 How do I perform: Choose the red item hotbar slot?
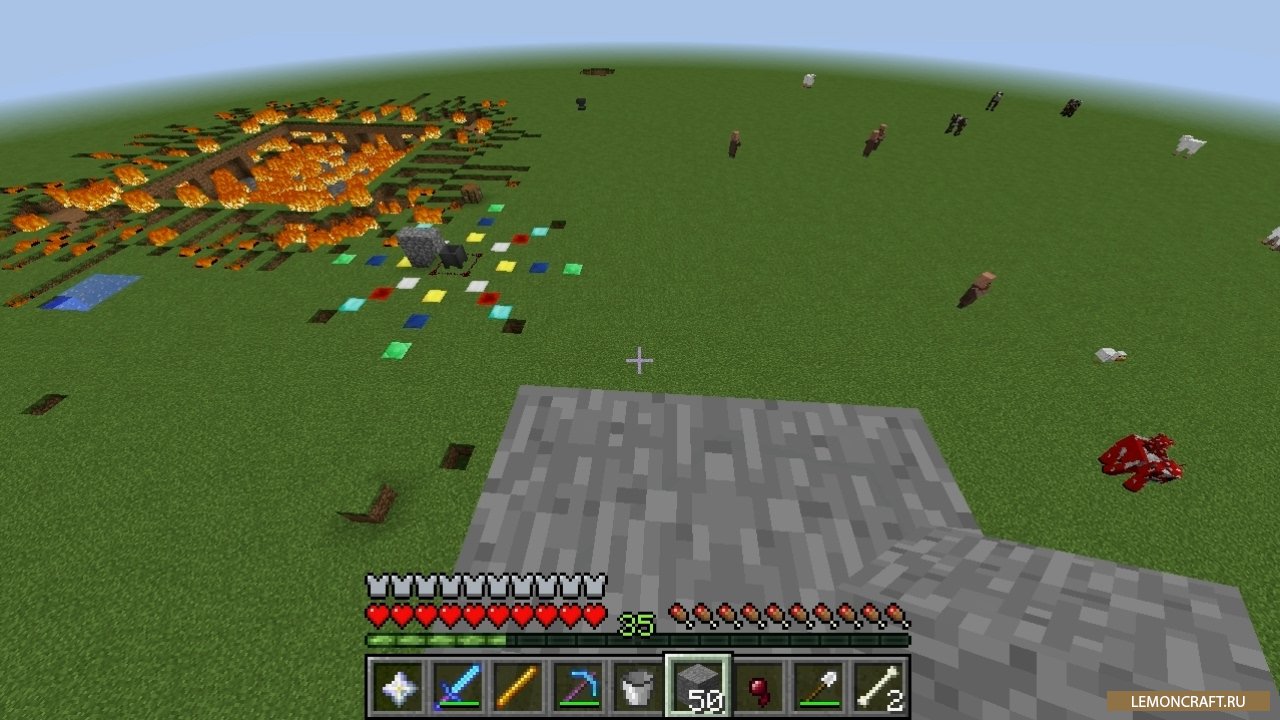[759, 686]
